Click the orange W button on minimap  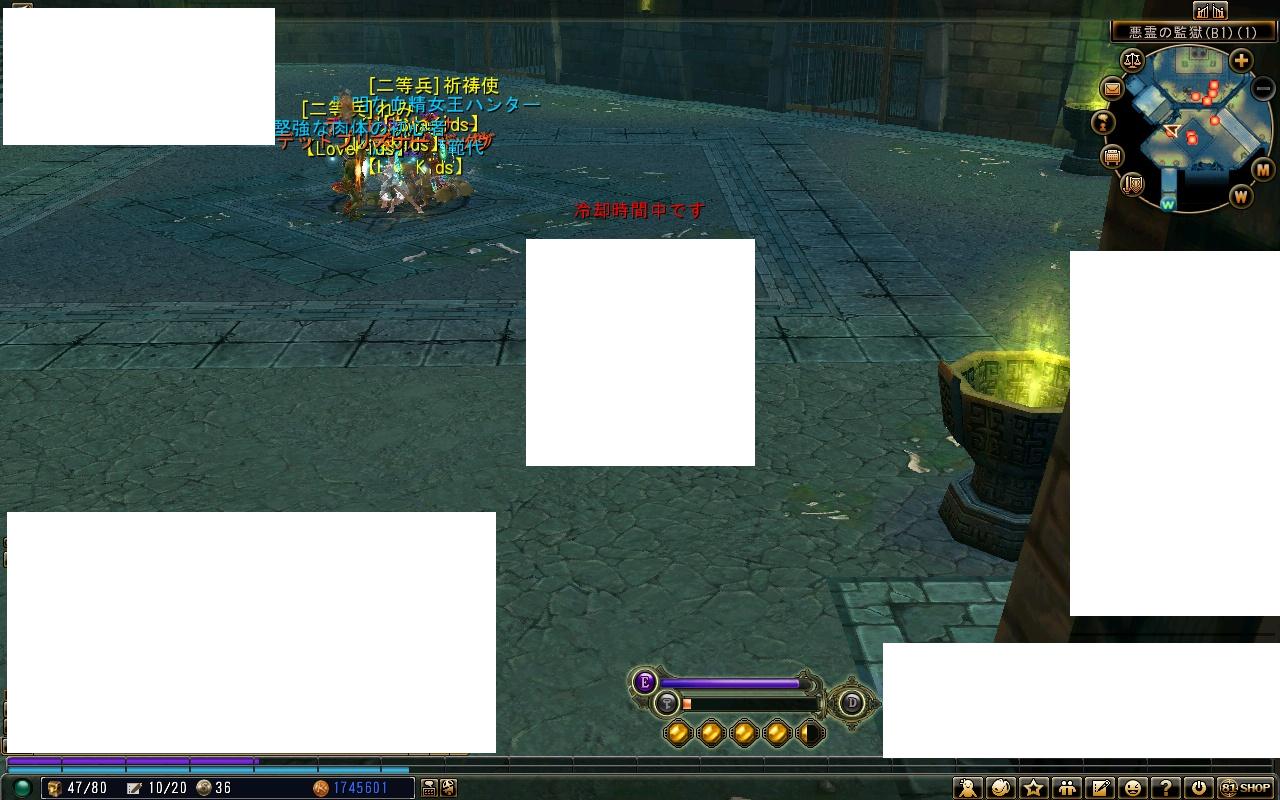[x=1241, y=196]
